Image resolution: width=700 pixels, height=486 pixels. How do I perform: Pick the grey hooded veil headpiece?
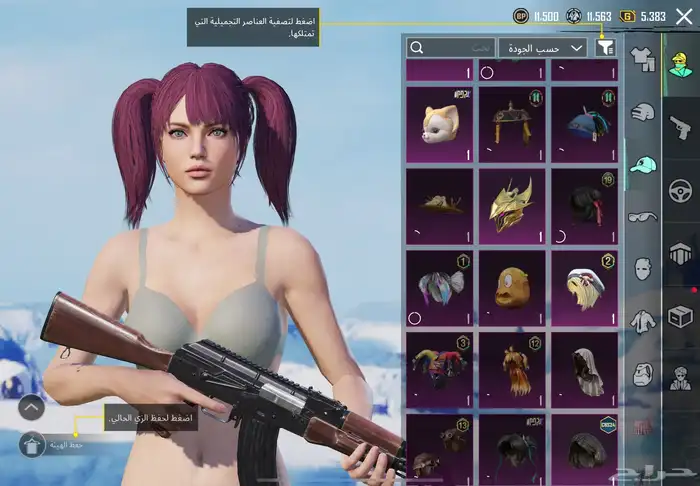(583, 366)
